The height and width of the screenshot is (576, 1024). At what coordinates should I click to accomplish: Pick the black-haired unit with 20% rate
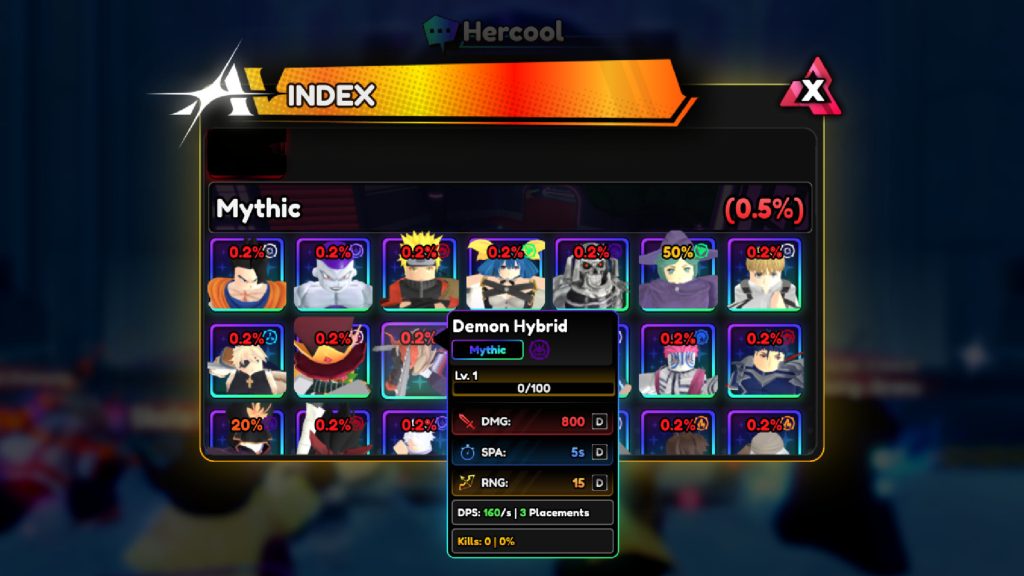pos(246,433)
